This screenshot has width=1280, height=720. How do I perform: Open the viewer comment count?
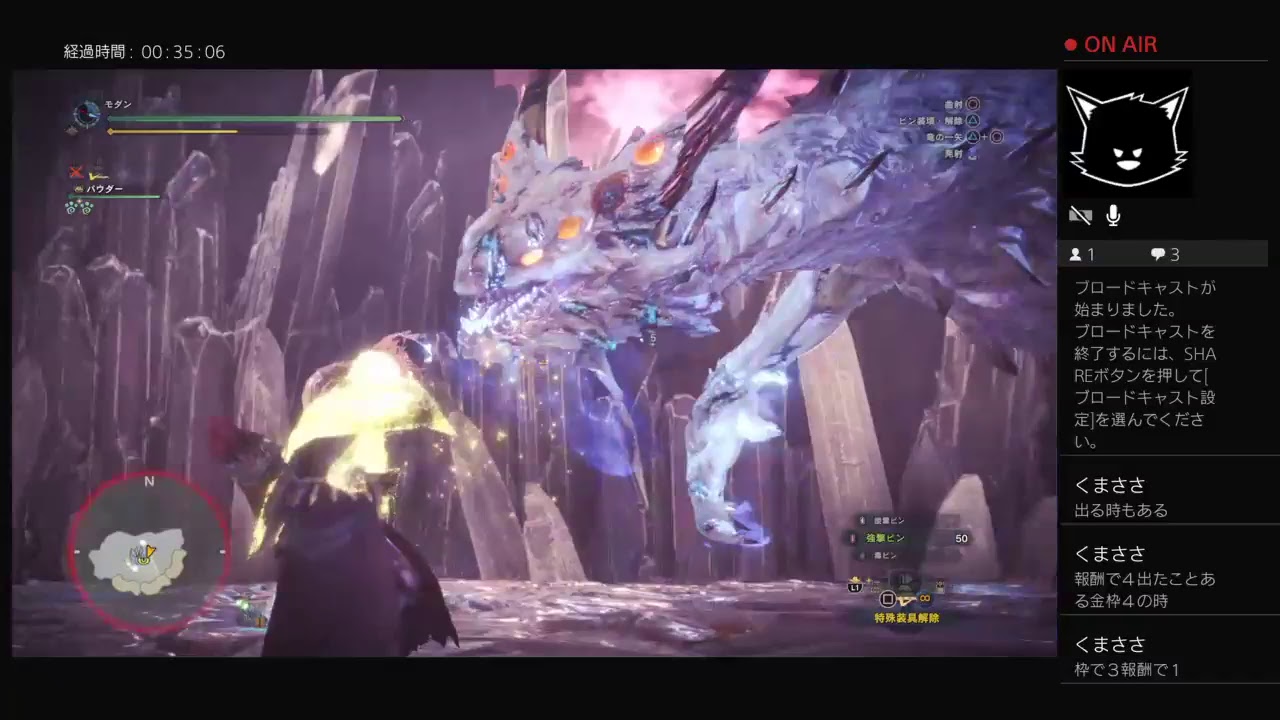1165,254
